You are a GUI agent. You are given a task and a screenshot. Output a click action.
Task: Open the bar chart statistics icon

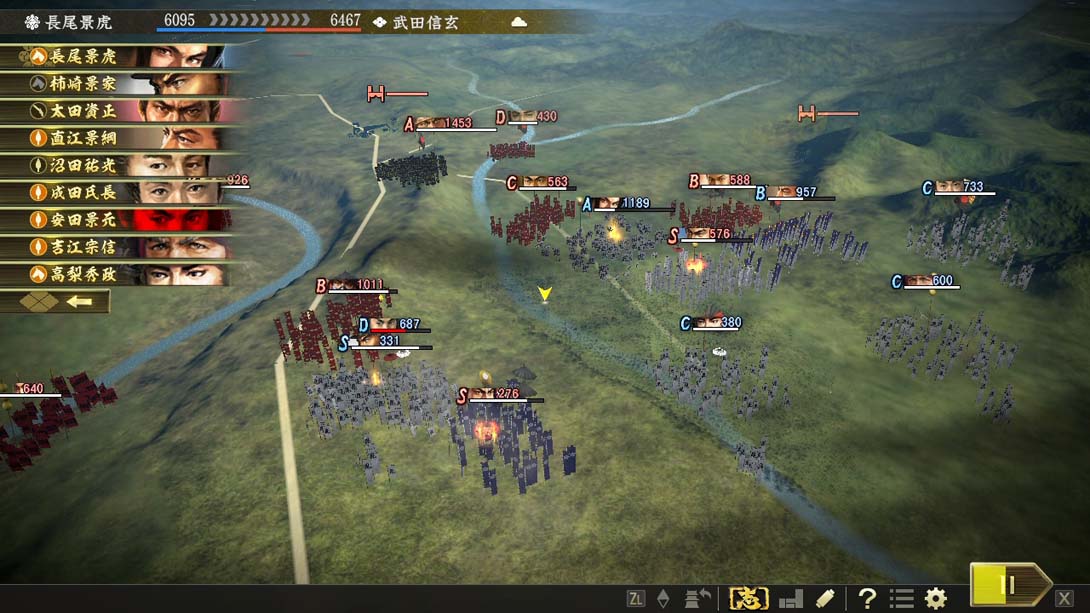pyautogui.click(x=790, y=598)
